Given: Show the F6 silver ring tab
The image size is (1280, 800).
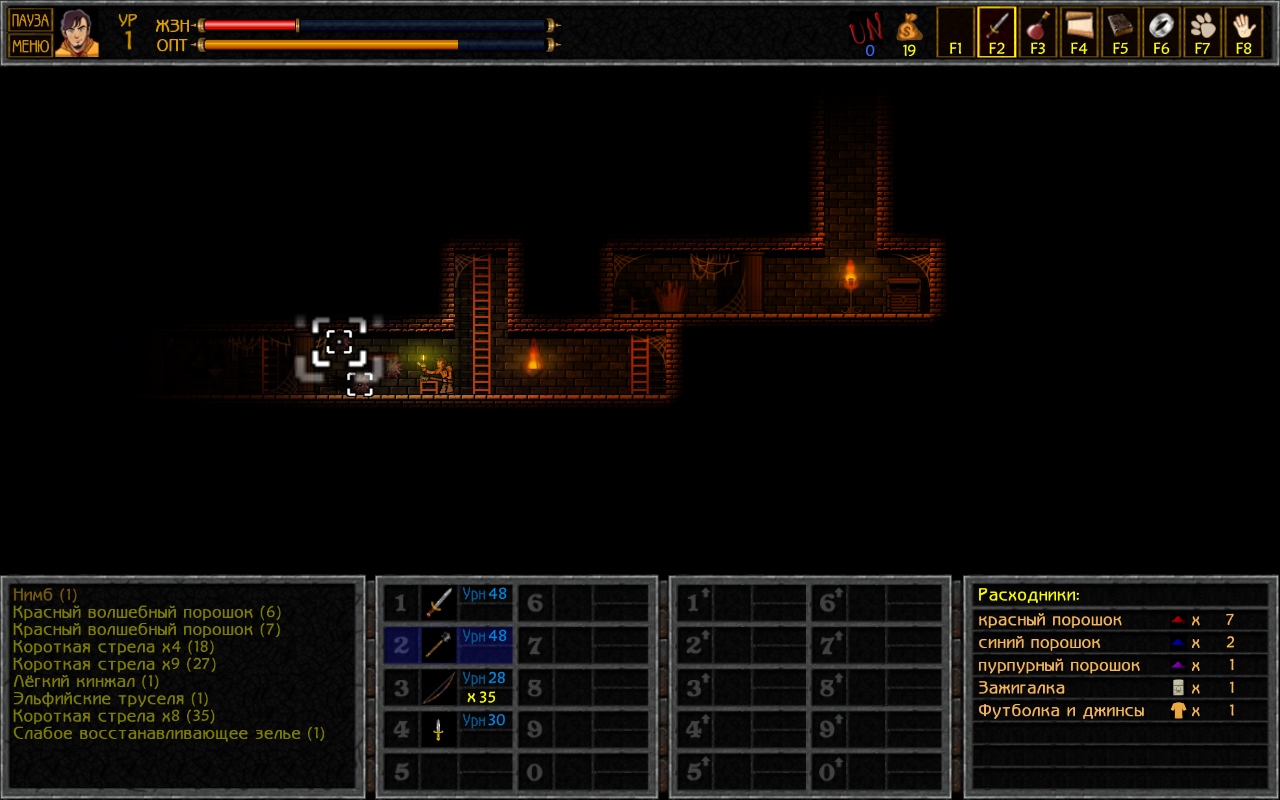Looking at the screenshot, I should pyautogui.click(x=1161, y=32).
